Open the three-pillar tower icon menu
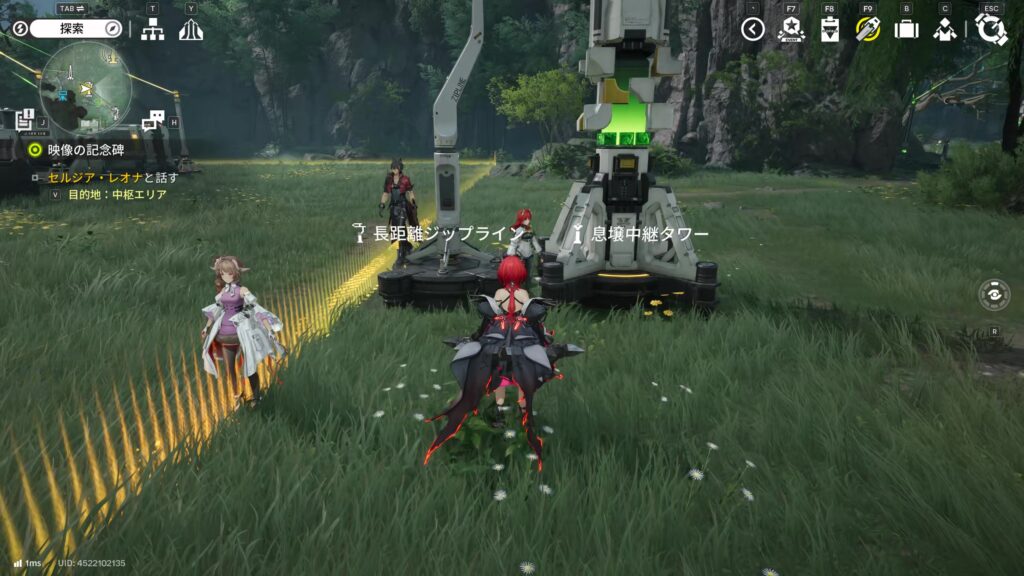1024x576 pixels. tap(191, 30)
